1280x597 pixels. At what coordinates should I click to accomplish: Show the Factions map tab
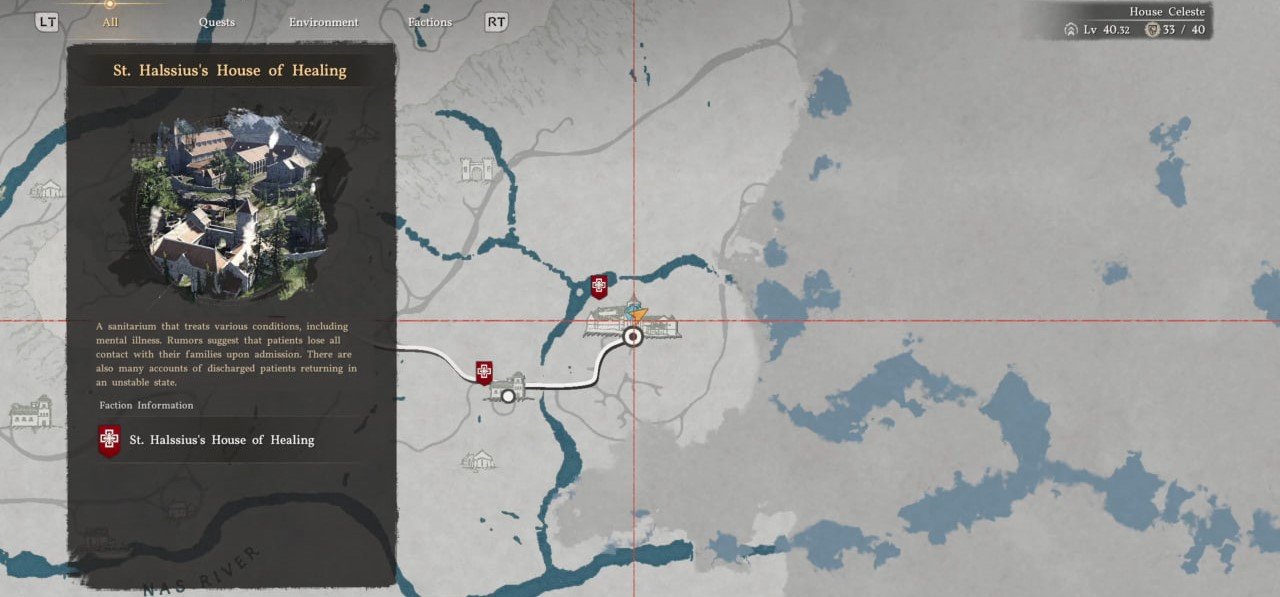point(430,22)
